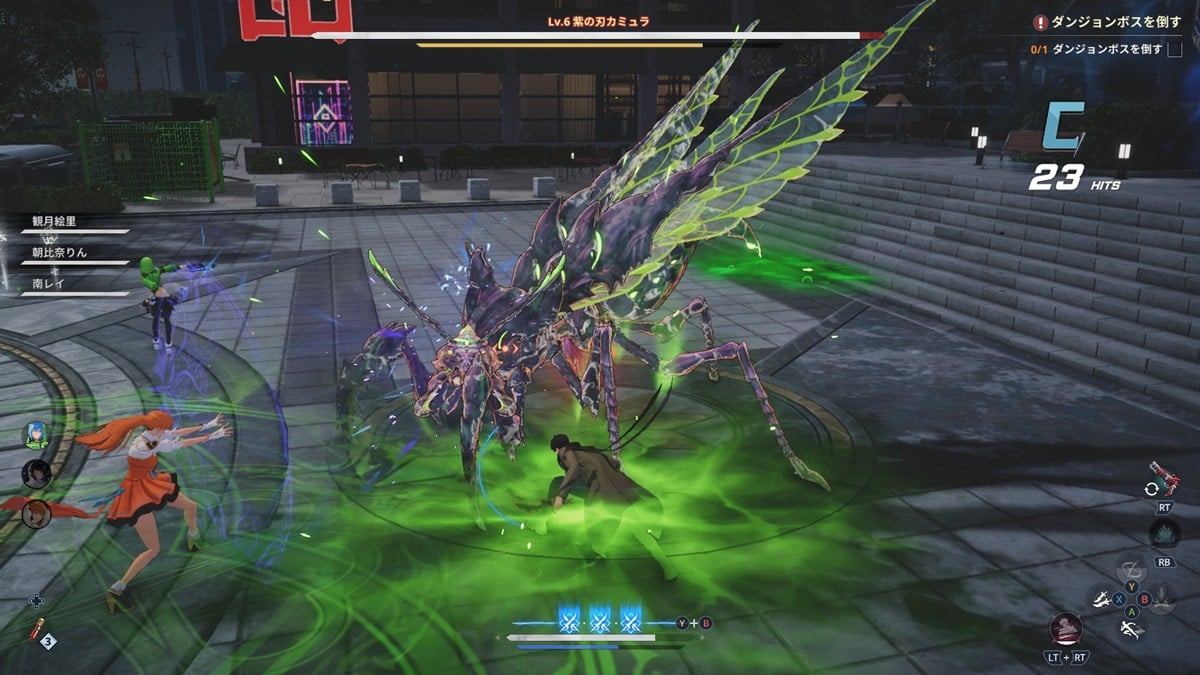
Task: Open the ダンジョンボスを倒す quest objective tracker
Action: (1100, 22)
